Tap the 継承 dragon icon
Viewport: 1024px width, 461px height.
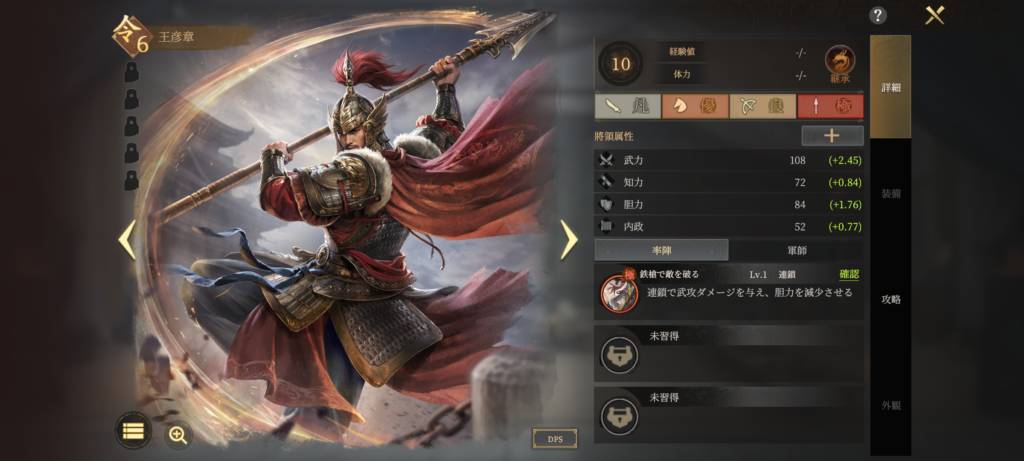click(840, 64)
